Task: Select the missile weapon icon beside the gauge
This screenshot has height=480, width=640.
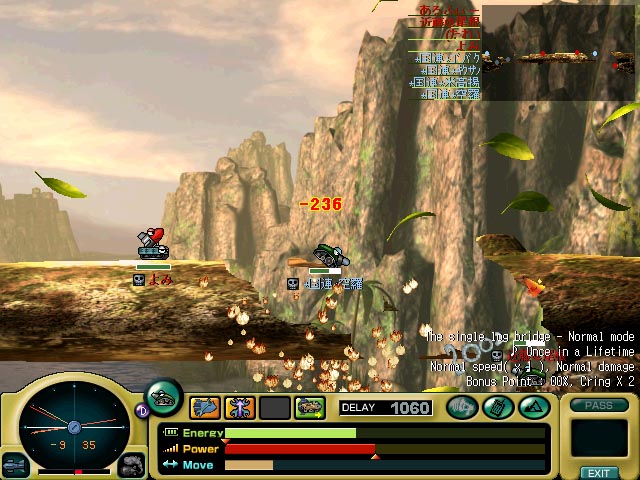Action: (15, 464)
